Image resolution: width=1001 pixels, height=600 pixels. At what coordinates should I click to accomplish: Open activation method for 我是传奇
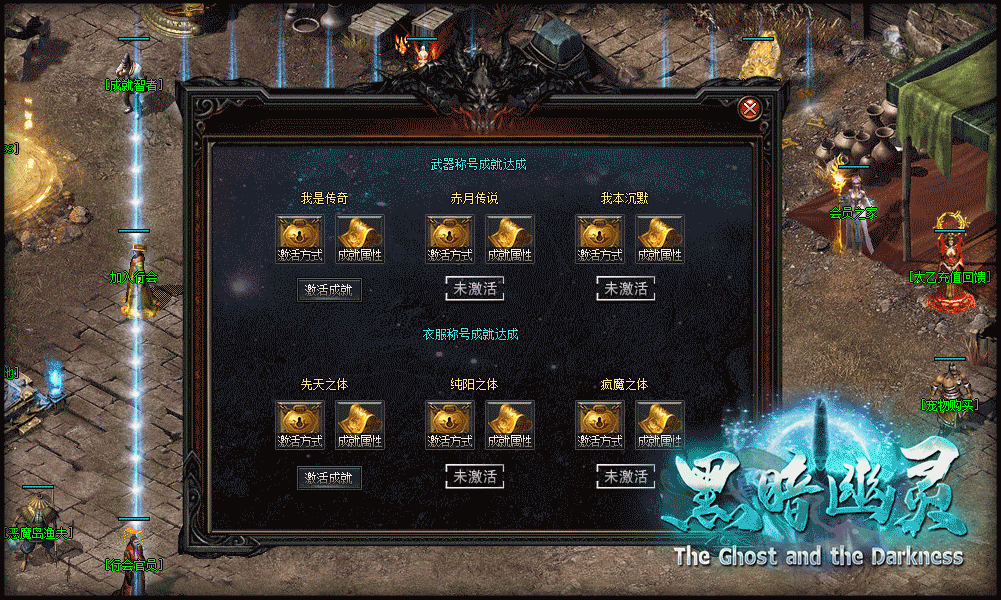click(300, 239)
